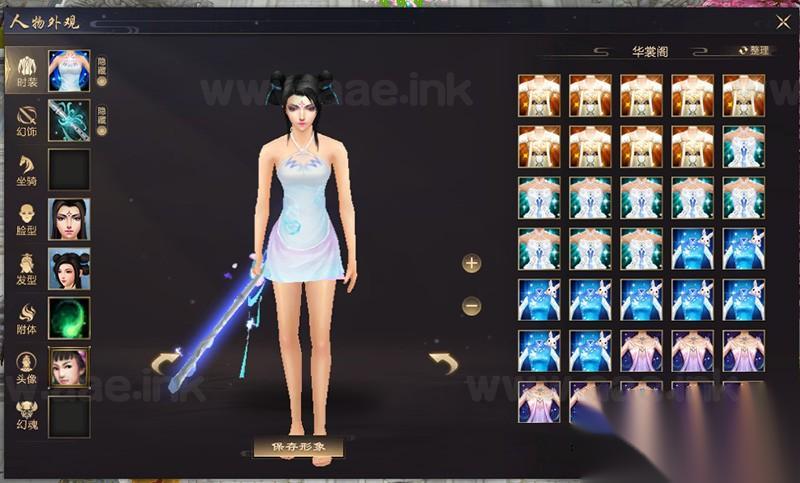Select the 头像 portrait category
Viewport: 800px width, 483px height.
point(28,367)
